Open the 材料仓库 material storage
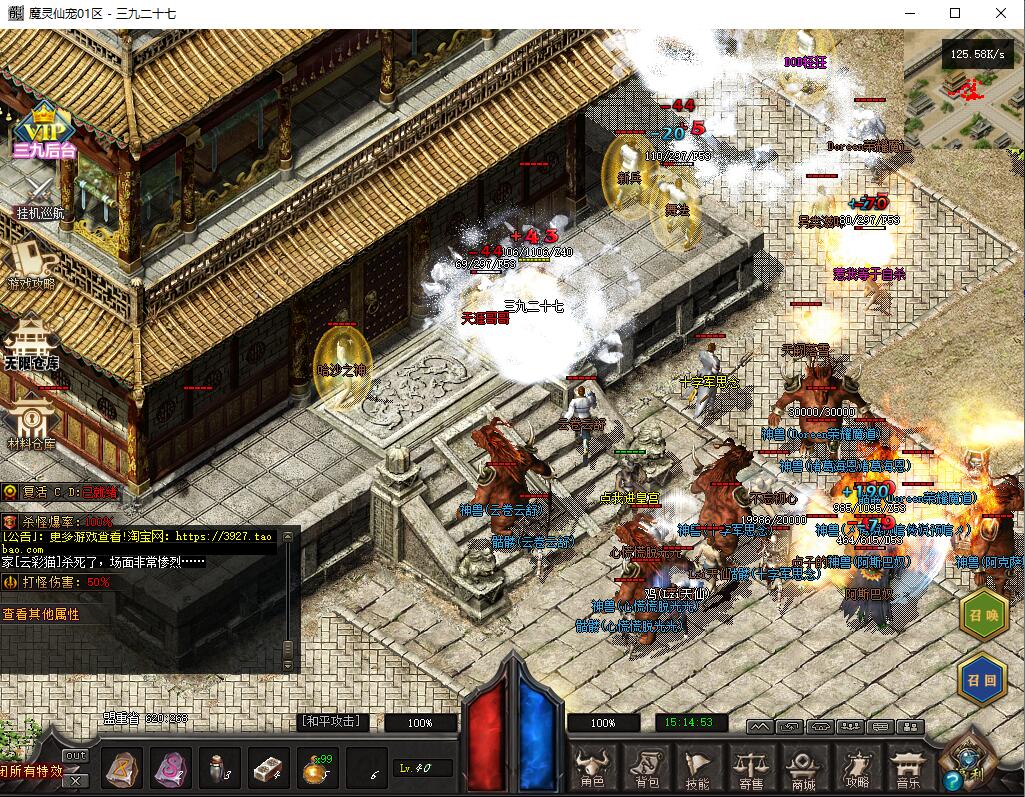Image resolution: width=1025 pixels, height=797 pixels. click(x=31, y=420)
